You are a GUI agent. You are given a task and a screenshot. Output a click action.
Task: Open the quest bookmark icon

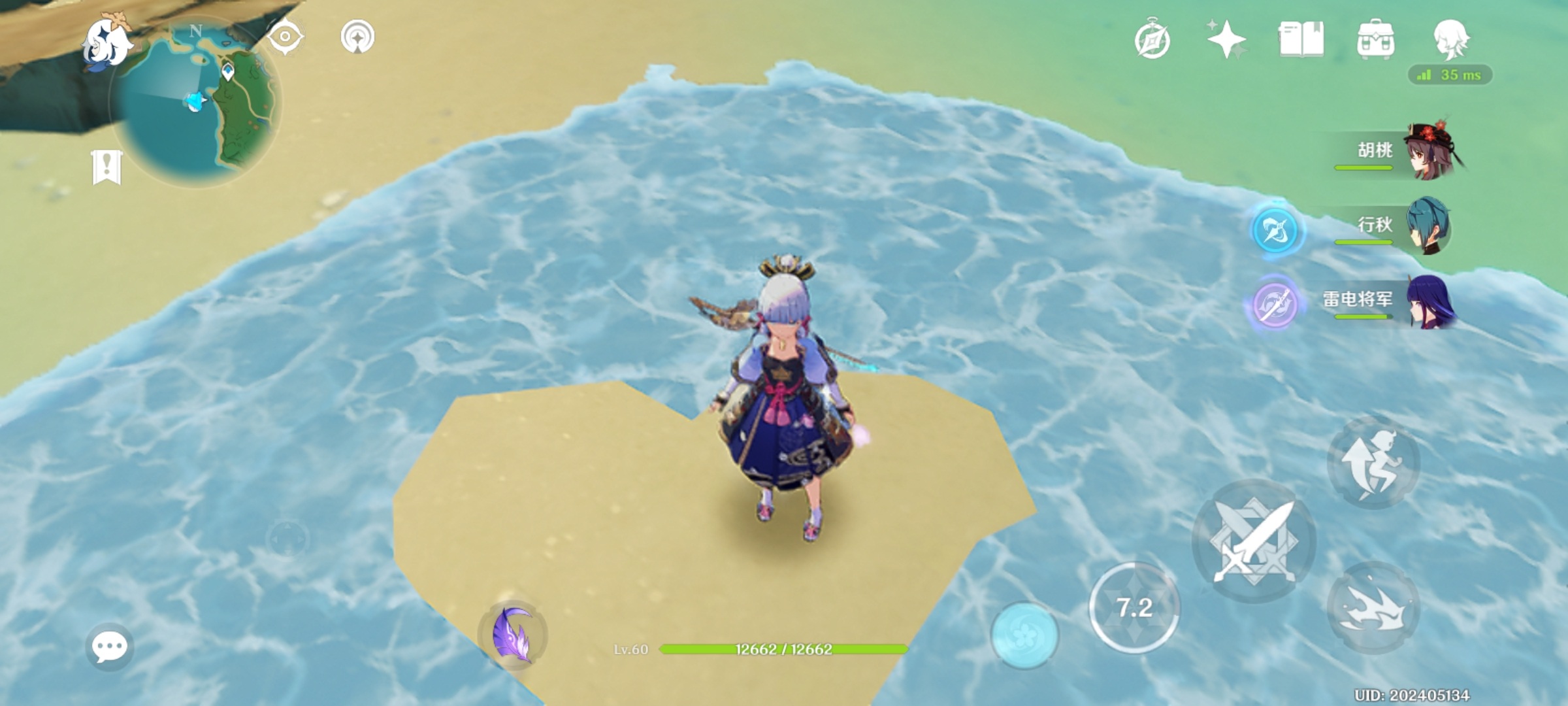click(107, 167)
